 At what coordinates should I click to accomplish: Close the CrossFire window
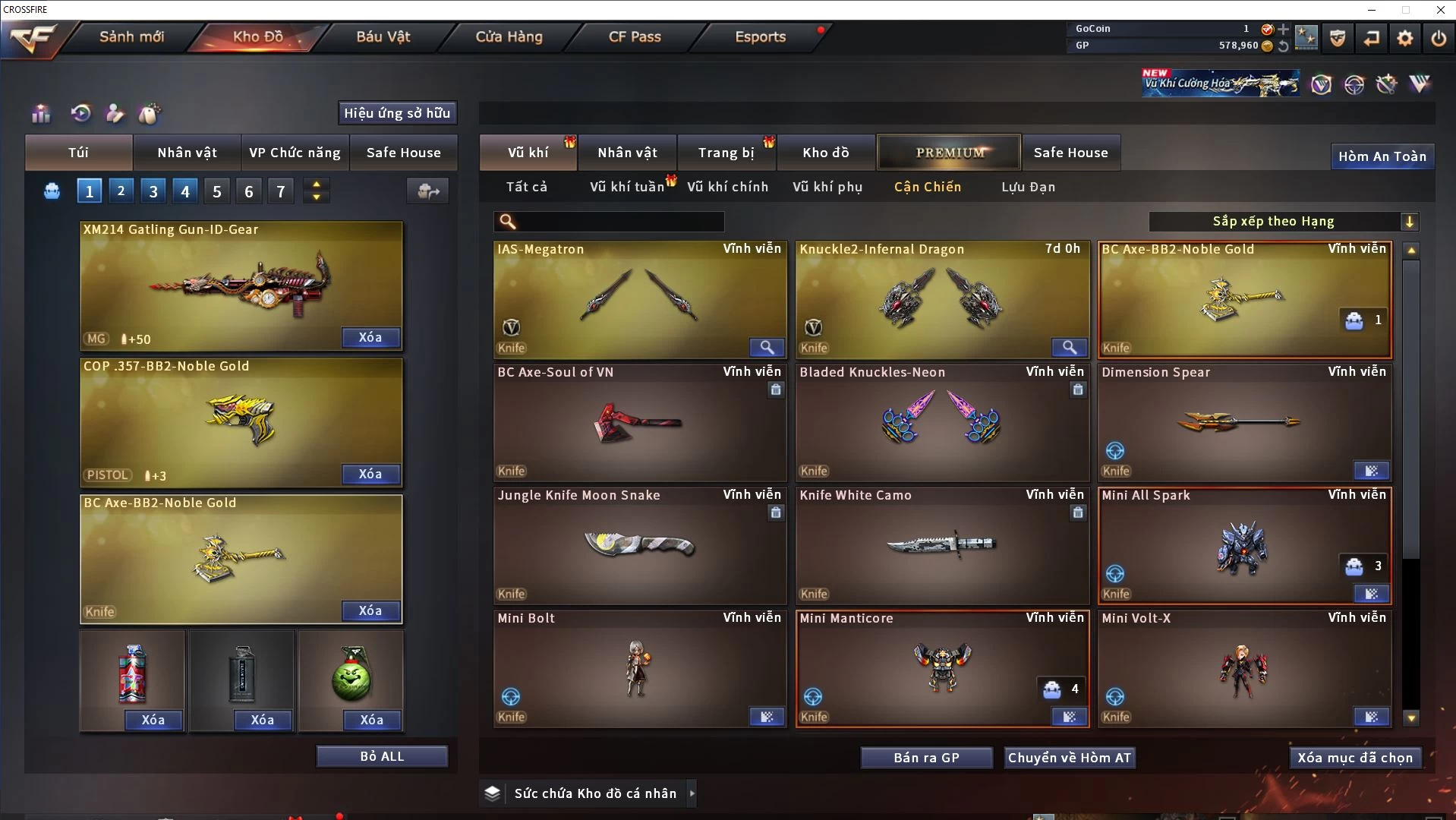coord(1440,10)
